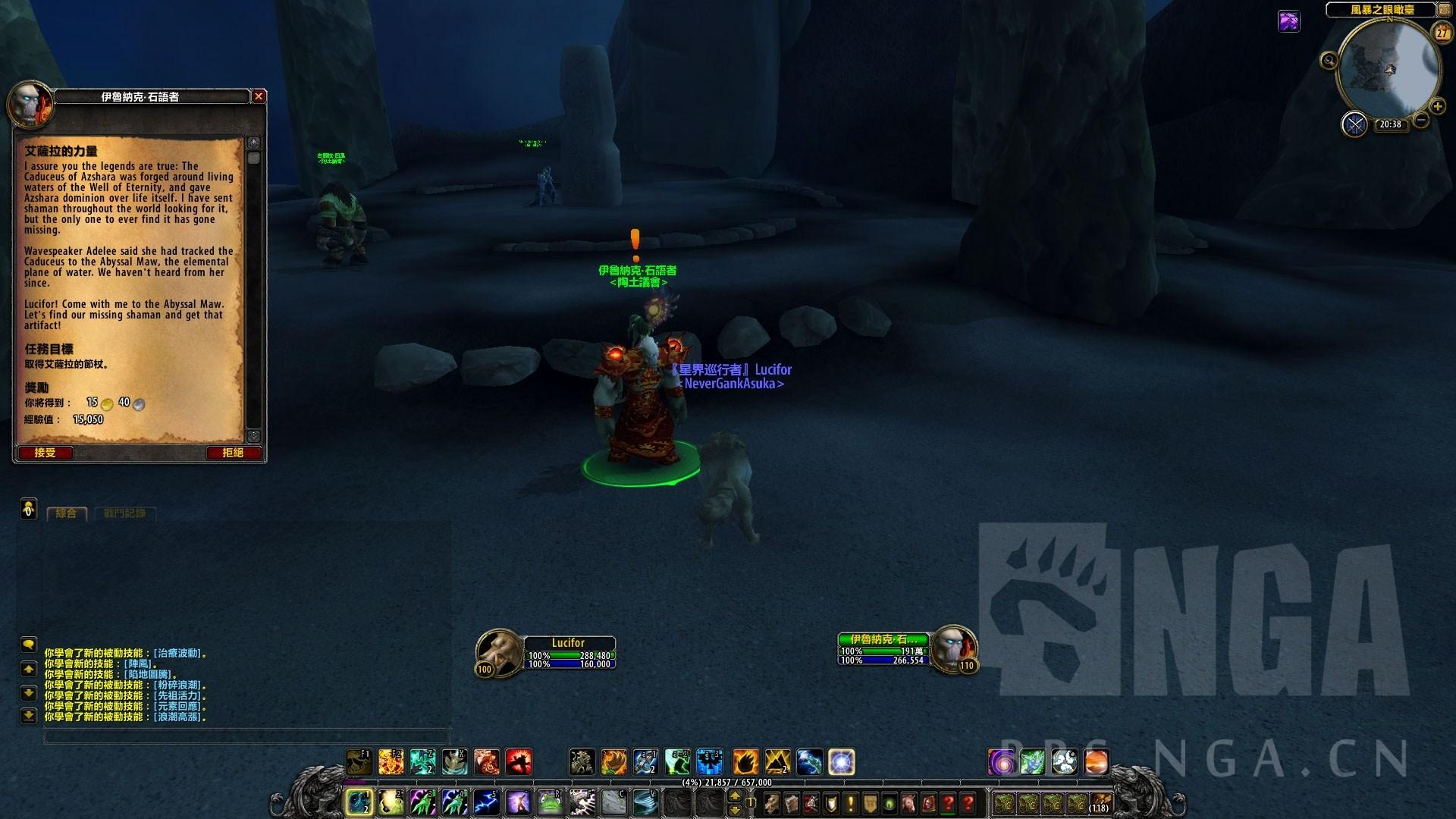
Task: Zoom out on the minimap
Action: click(x=1421, y=120)
